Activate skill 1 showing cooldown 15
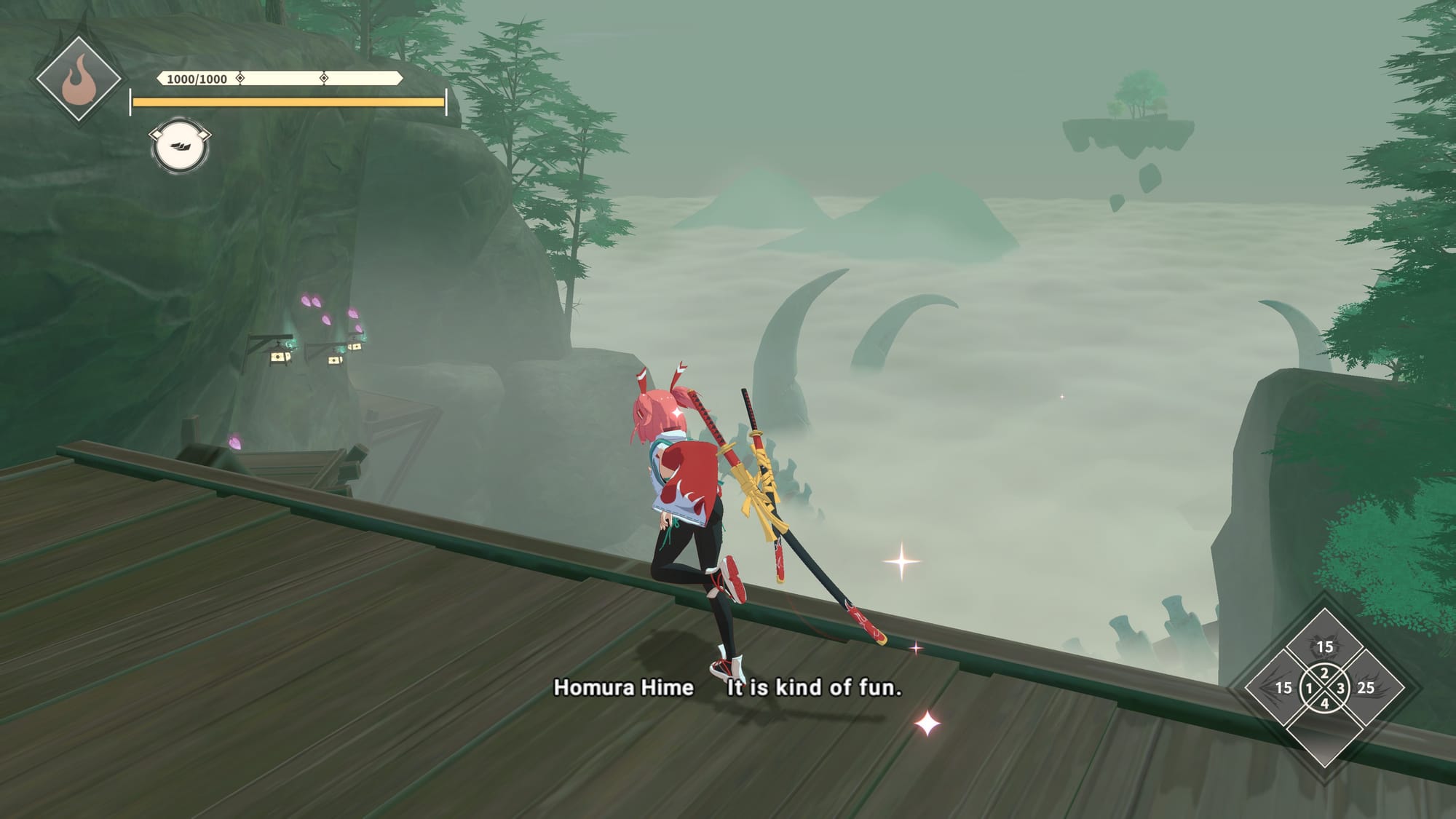The image size is (1456, 819). [x=1285, y=688]
